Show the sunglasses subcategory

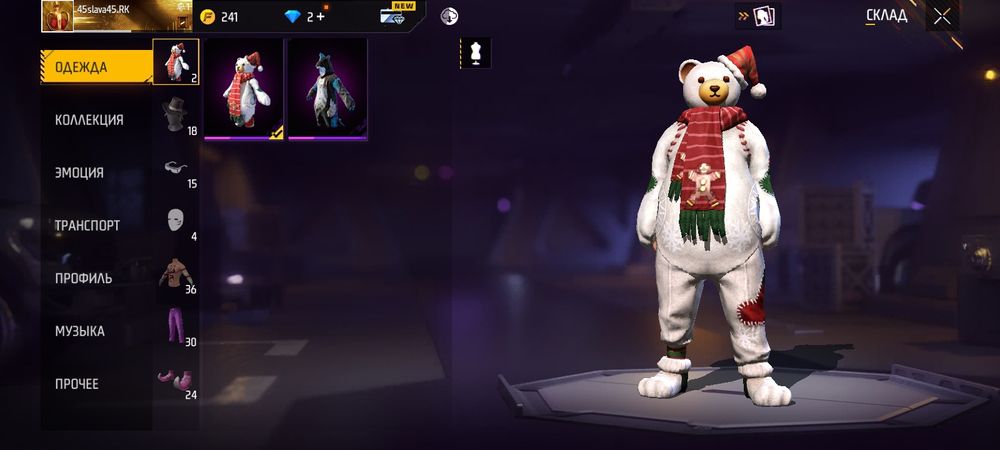click(176, 169)
